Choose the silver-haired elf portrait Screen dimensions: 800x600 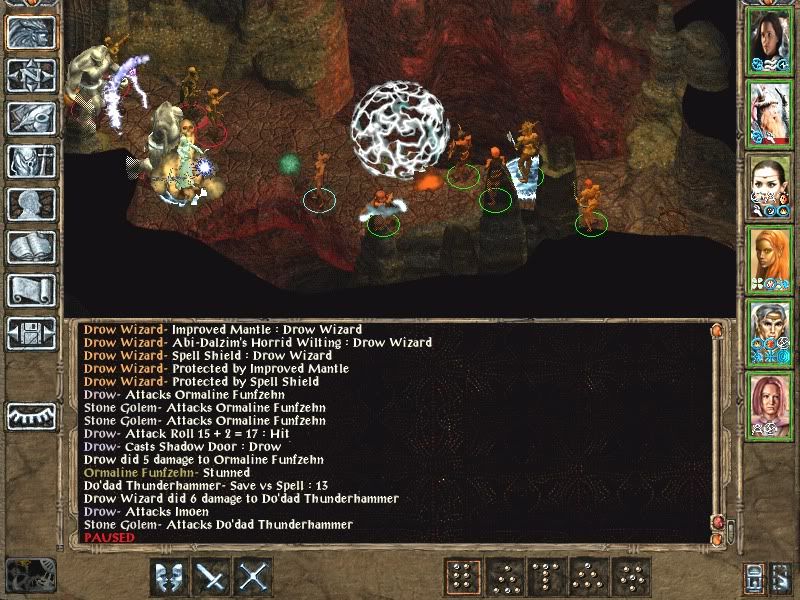coord(770,331)
